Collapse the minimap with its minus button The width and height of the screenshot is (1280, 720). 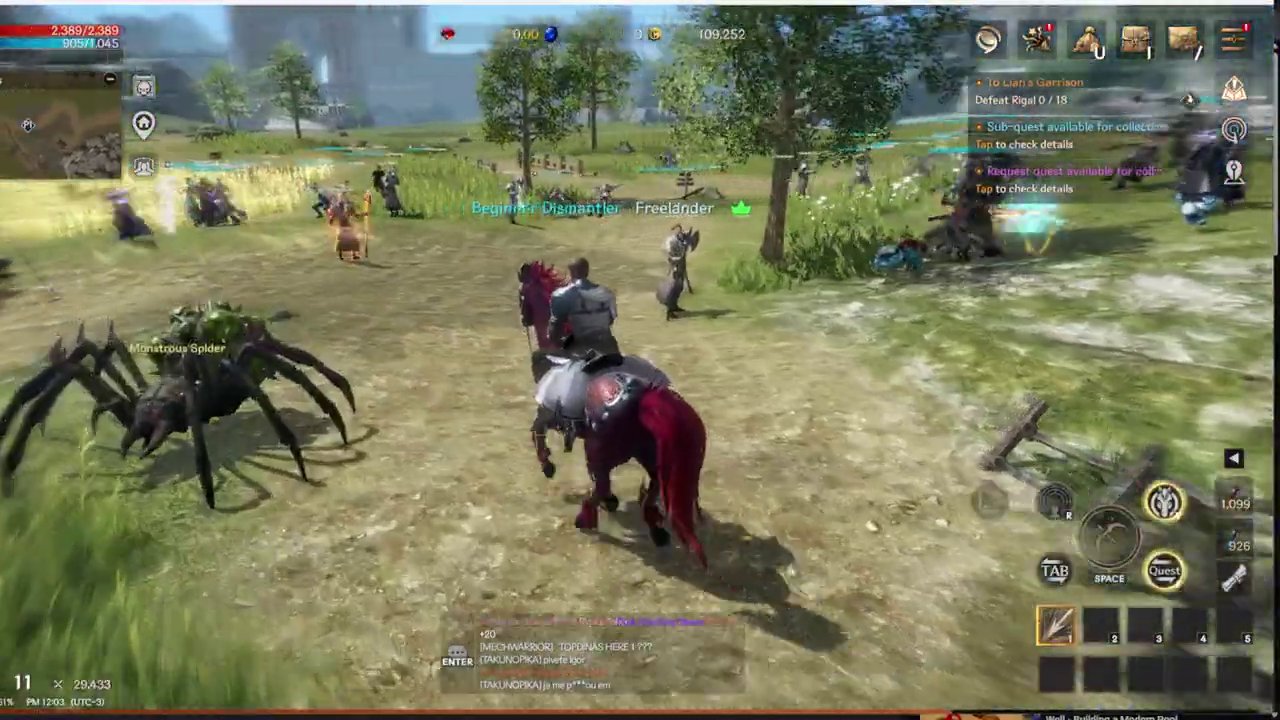click(x=110, y=79)
